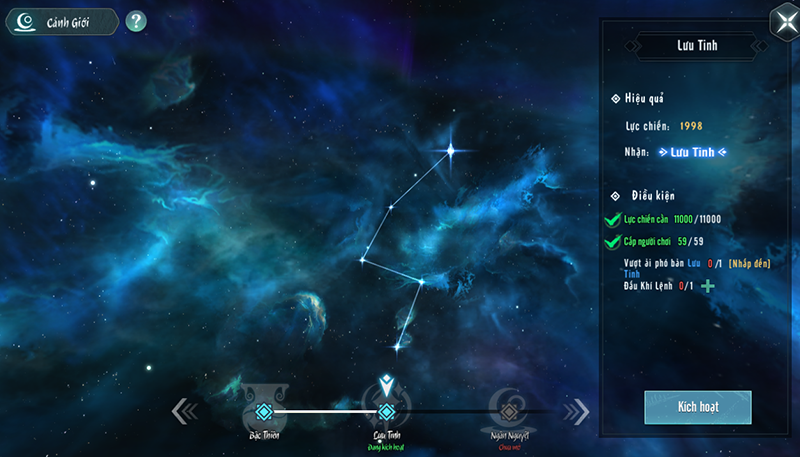This screenshot has height=457, width=800.
Task: Show previous realms with the left arrow
Action: (185, 411)
